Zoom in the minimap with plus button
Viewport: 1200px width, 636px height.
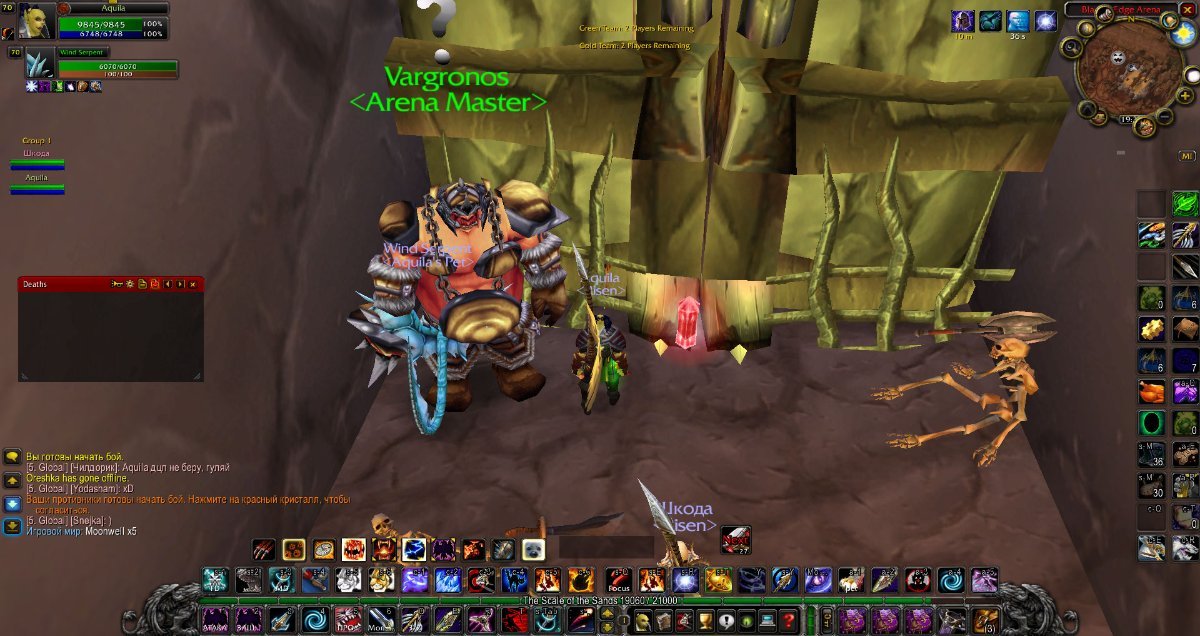click(x=1185, y=95)
